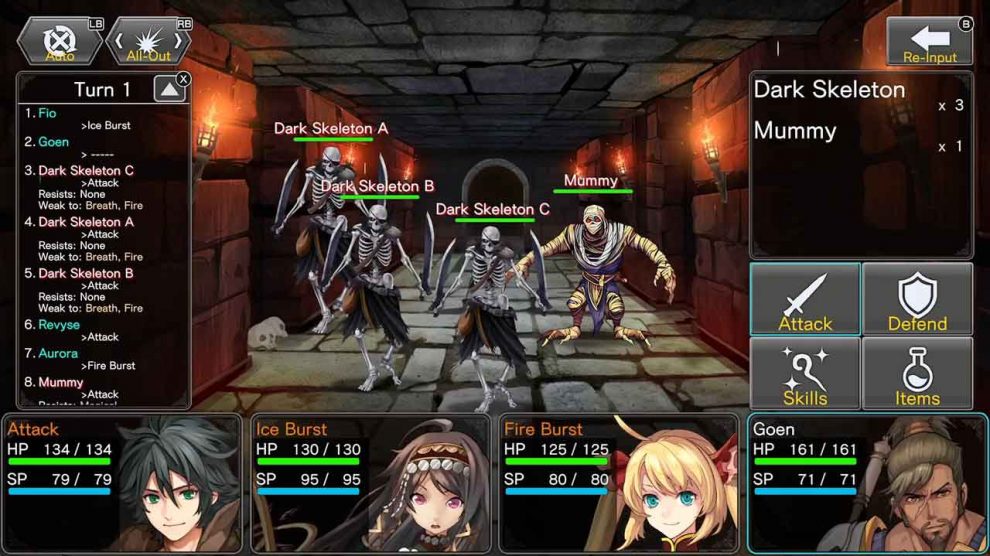Select the Ice Burst character panel

click(370, 483)
